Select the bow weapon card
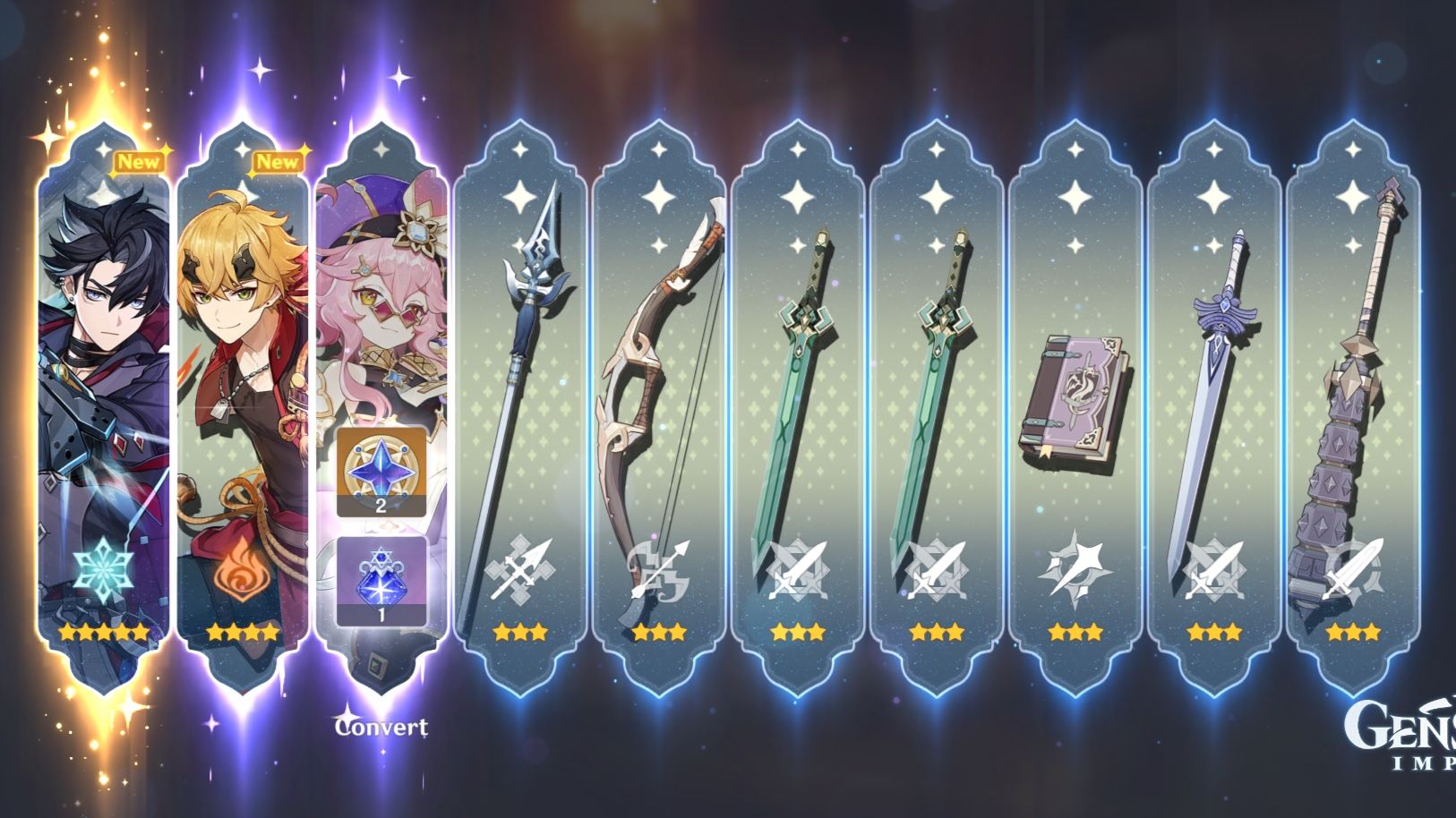The image size is (1456, 818). click(x=663, y=385)
